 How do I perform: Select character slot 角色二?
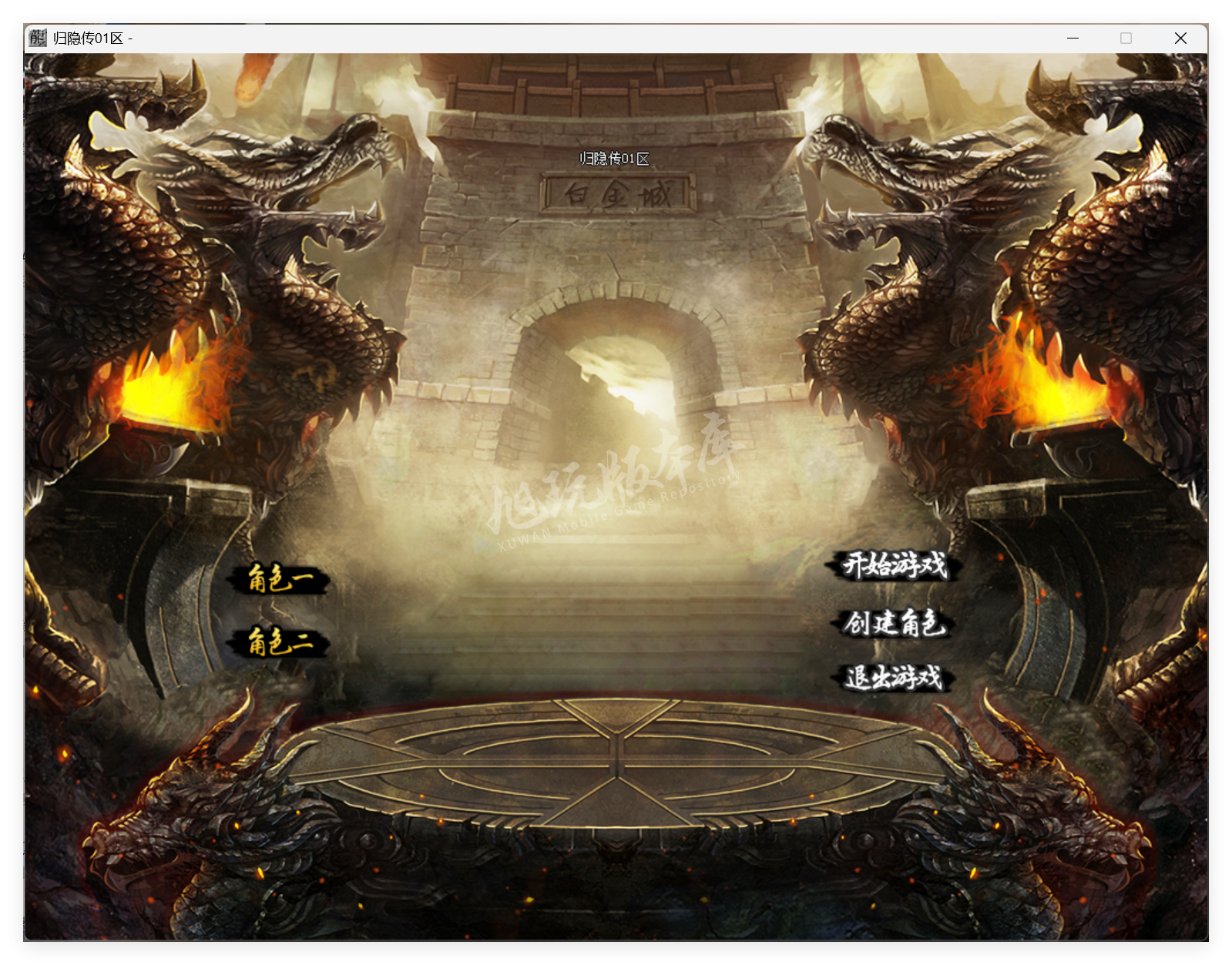coord(280,642)
